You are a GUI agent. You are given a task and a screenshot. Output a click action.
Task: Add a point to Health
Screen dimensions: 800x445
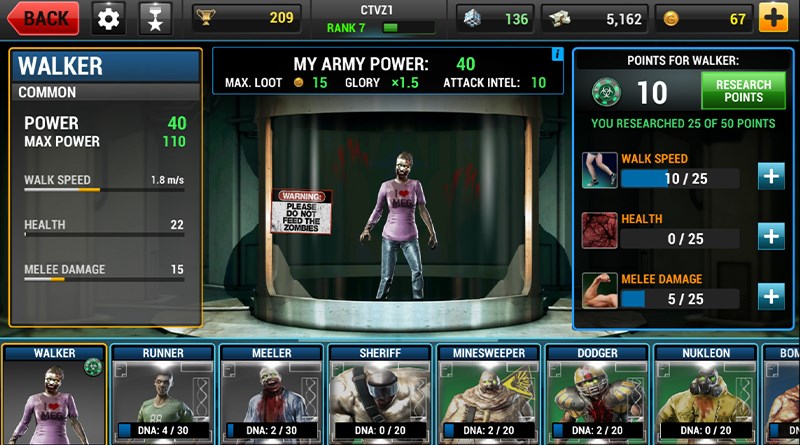[770, 236]
